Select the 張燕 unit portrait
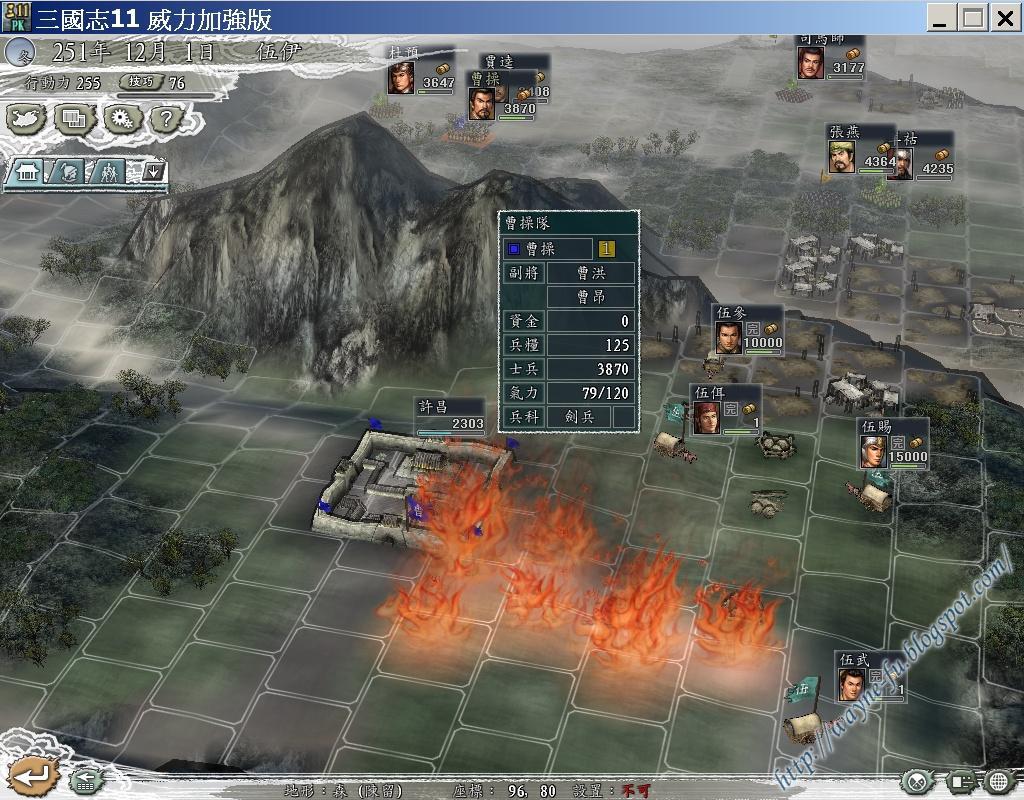 coord(842,155)
